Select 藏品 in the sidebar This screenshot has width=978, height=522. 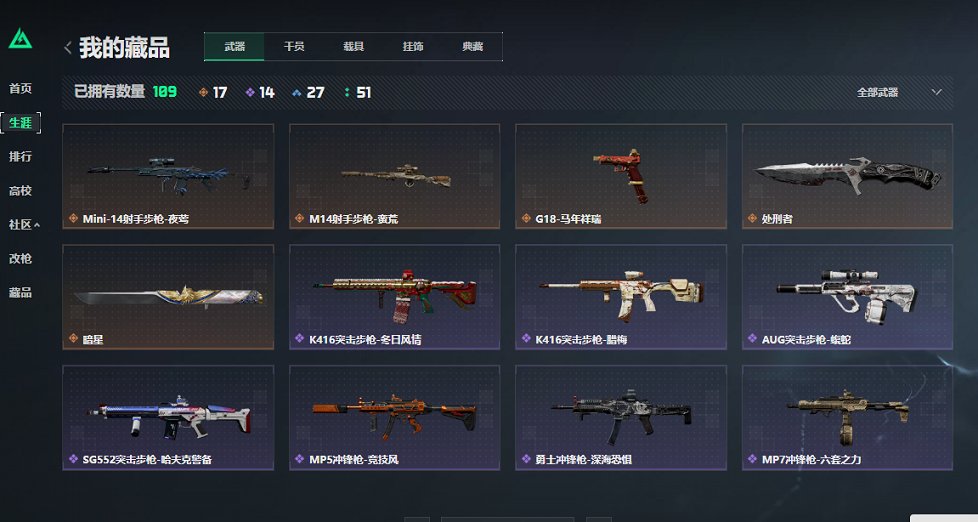[20, 293]
